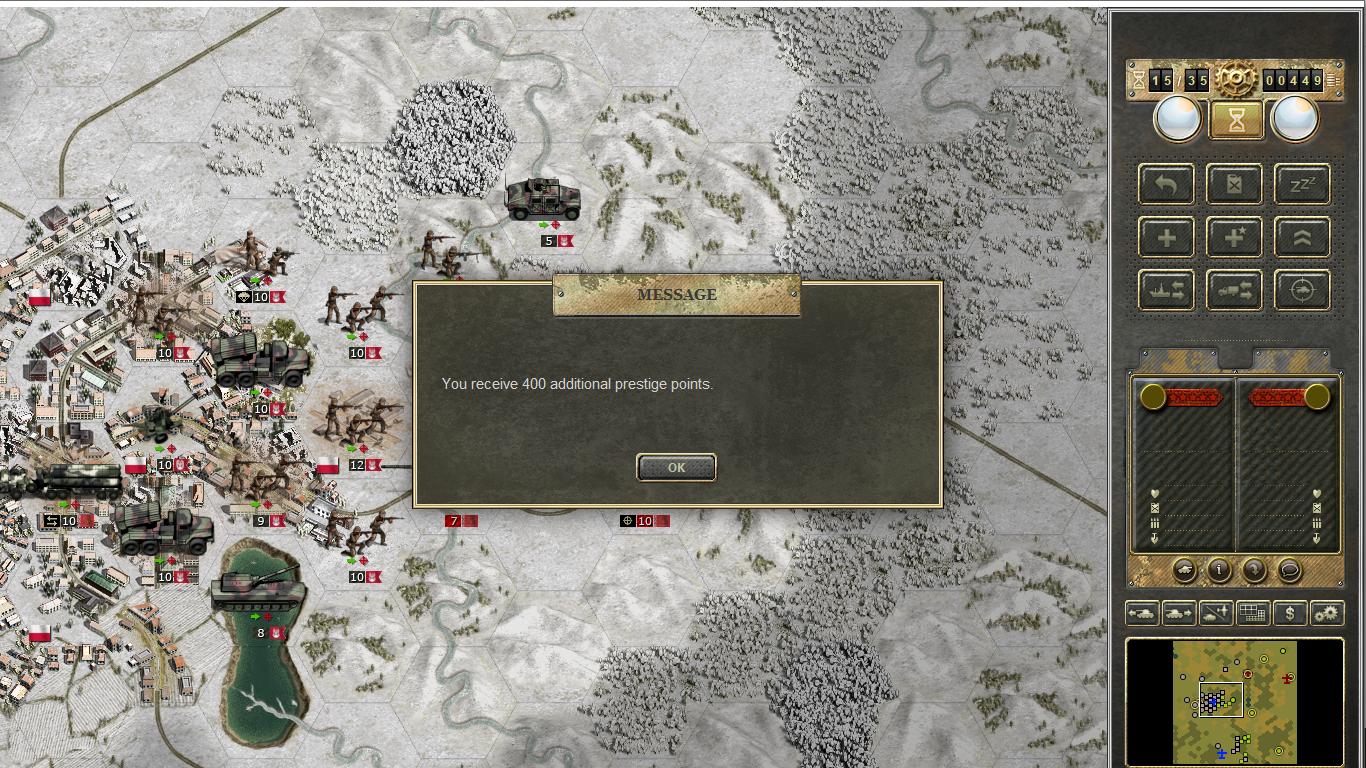The image size is (1366, 768).
Task: Put the unit to sleep with Zzz button
Action: [1302, 184]
